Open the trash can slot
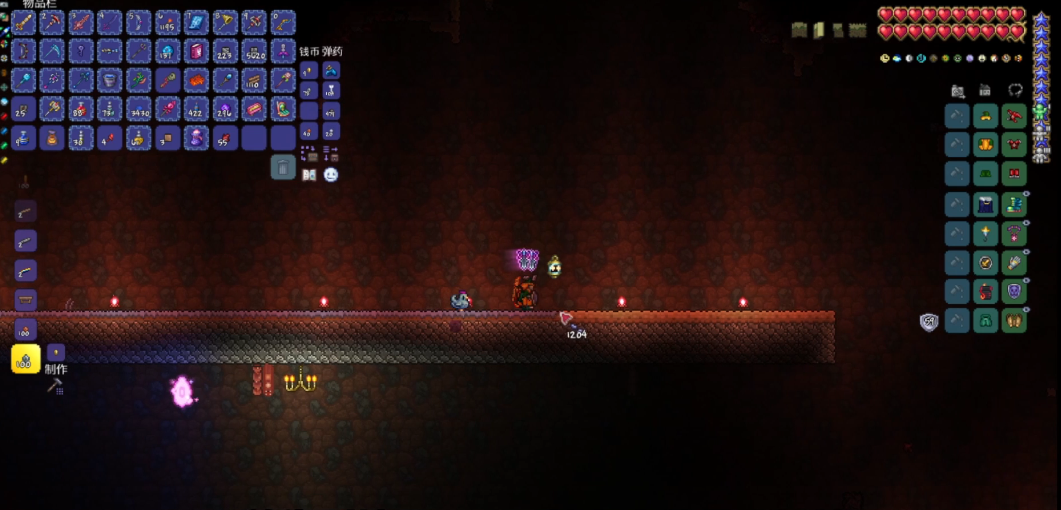The image size is (1061, 510). (283, 167)
